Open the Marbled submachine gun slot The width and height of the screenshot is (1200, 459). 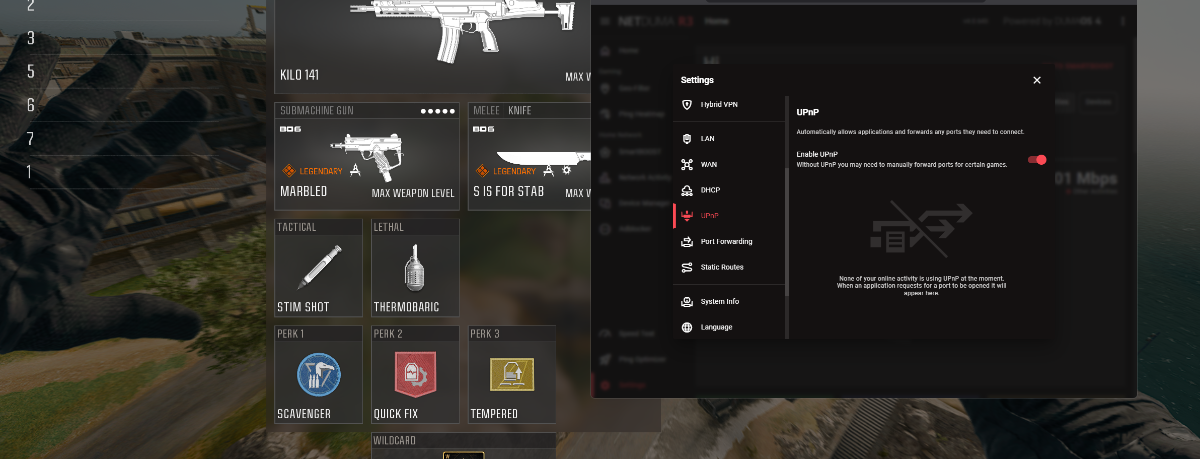[367, 157]
